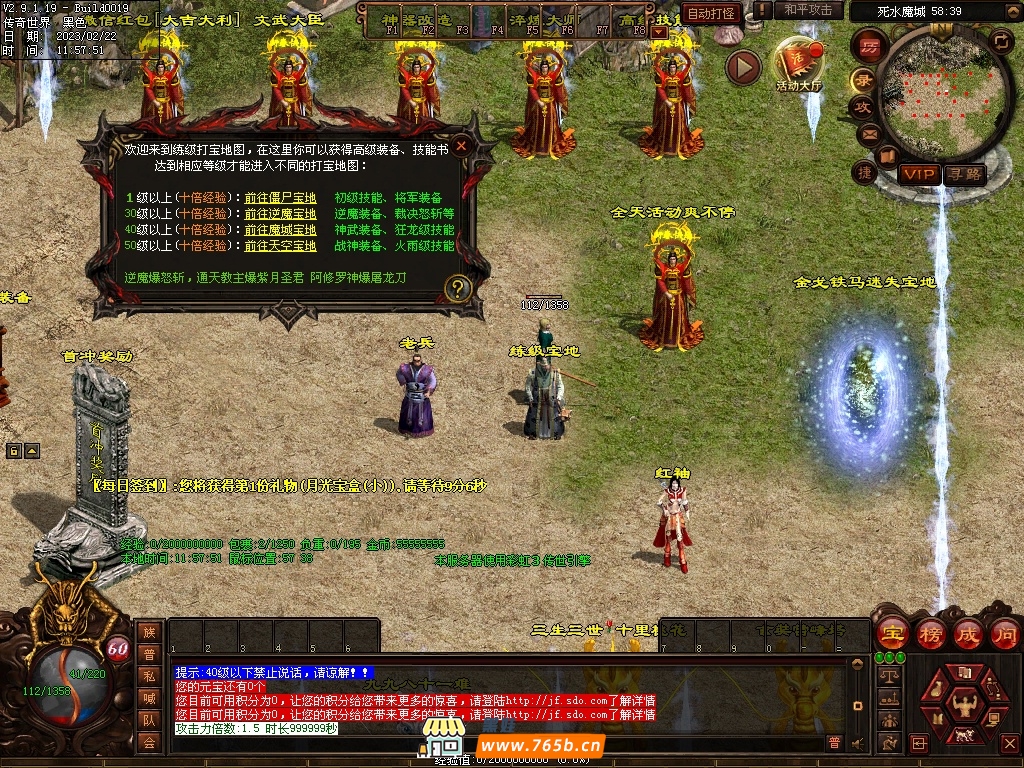1024x768 pixels.
Task: Open the 活动大厅 activity hall
Action: click(x=798, y=63)
